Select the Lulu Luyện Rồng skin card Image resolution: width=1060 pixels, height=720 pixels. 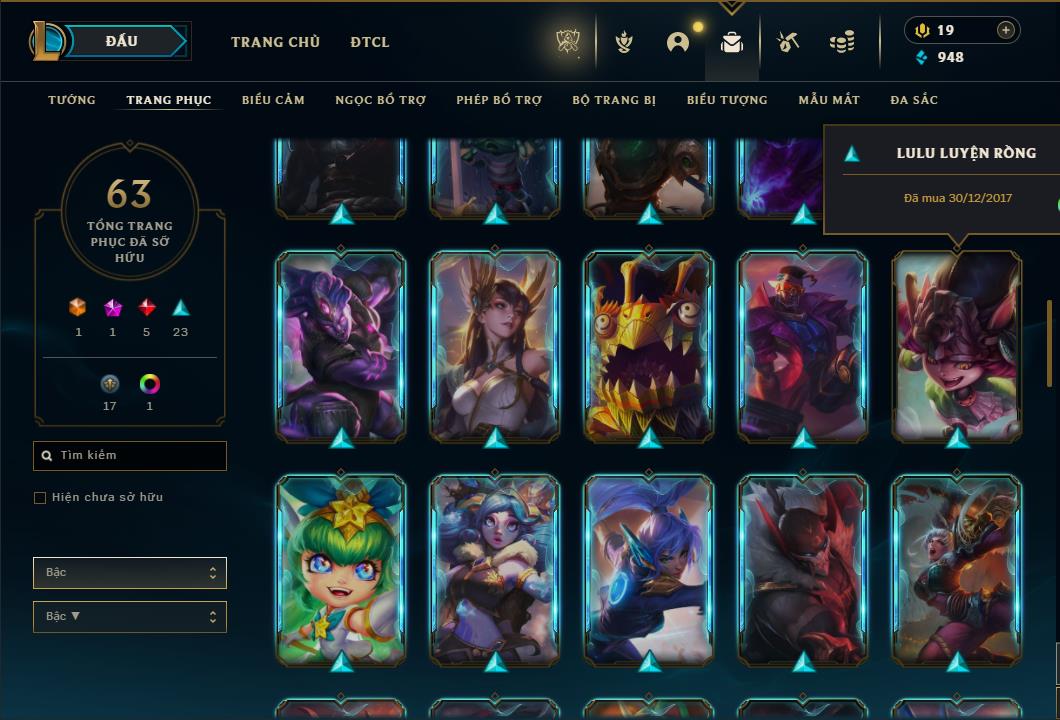957,345
